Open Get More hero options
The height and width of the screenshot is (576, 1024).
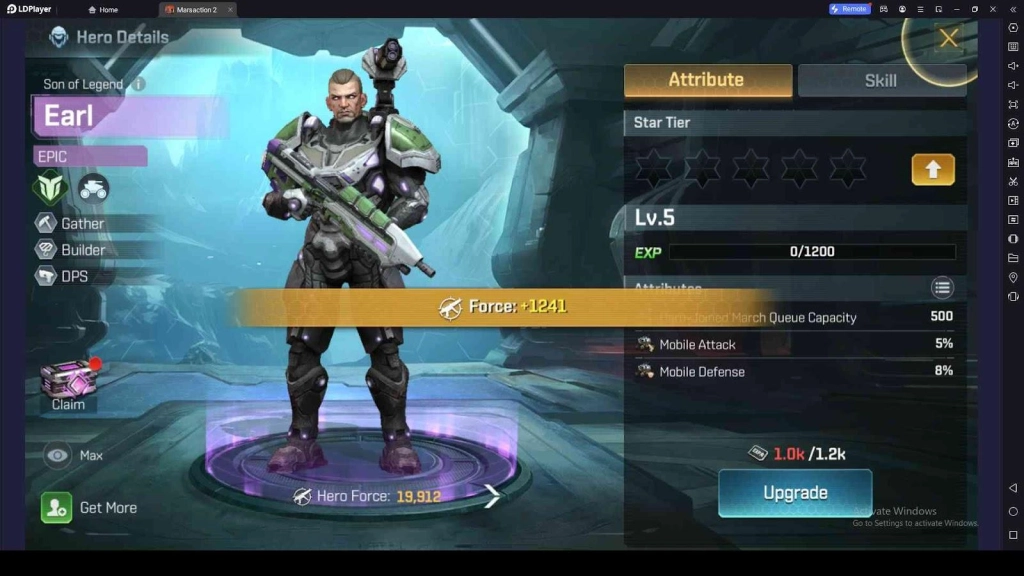coord(90,507)
